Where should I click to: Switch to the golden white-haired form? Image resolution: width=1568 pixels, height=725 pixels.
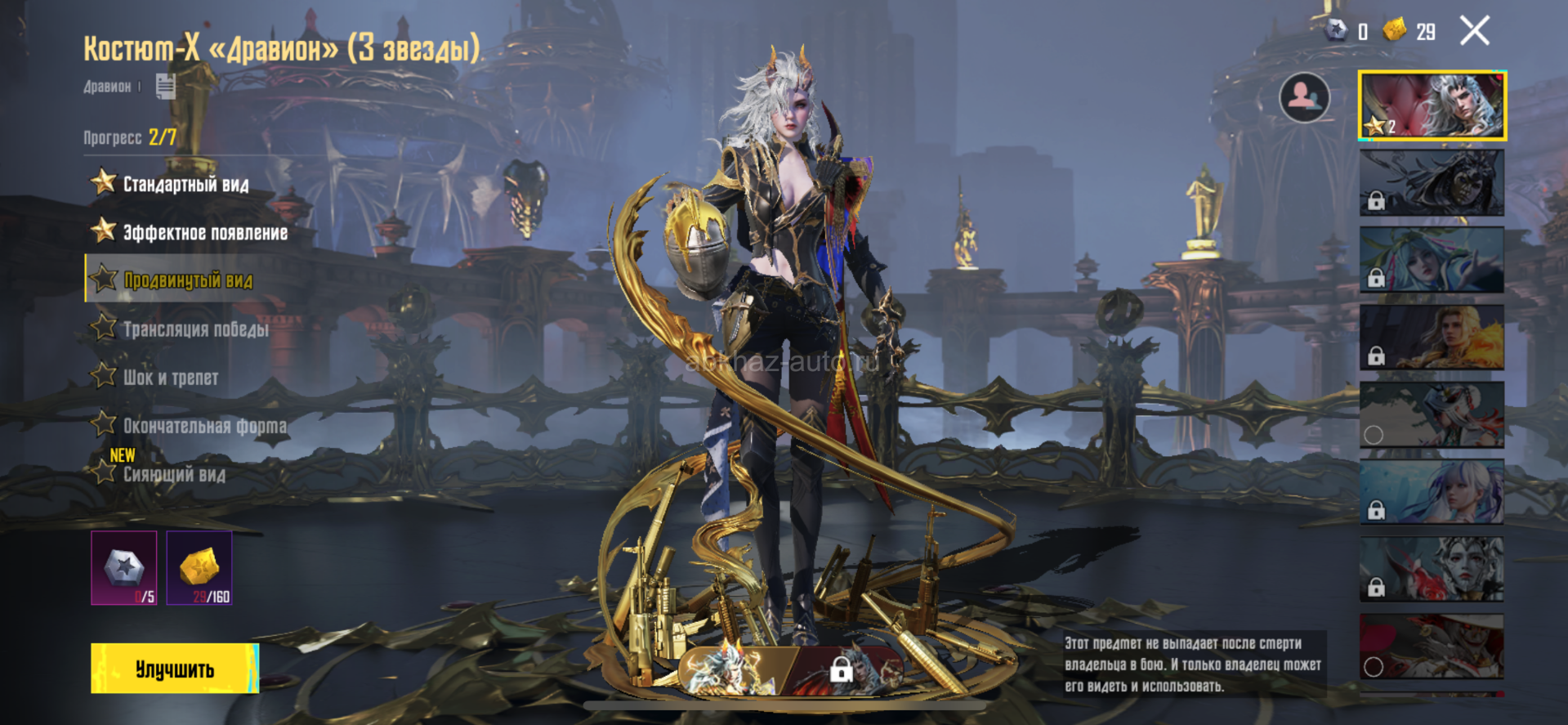pos(730,670)
